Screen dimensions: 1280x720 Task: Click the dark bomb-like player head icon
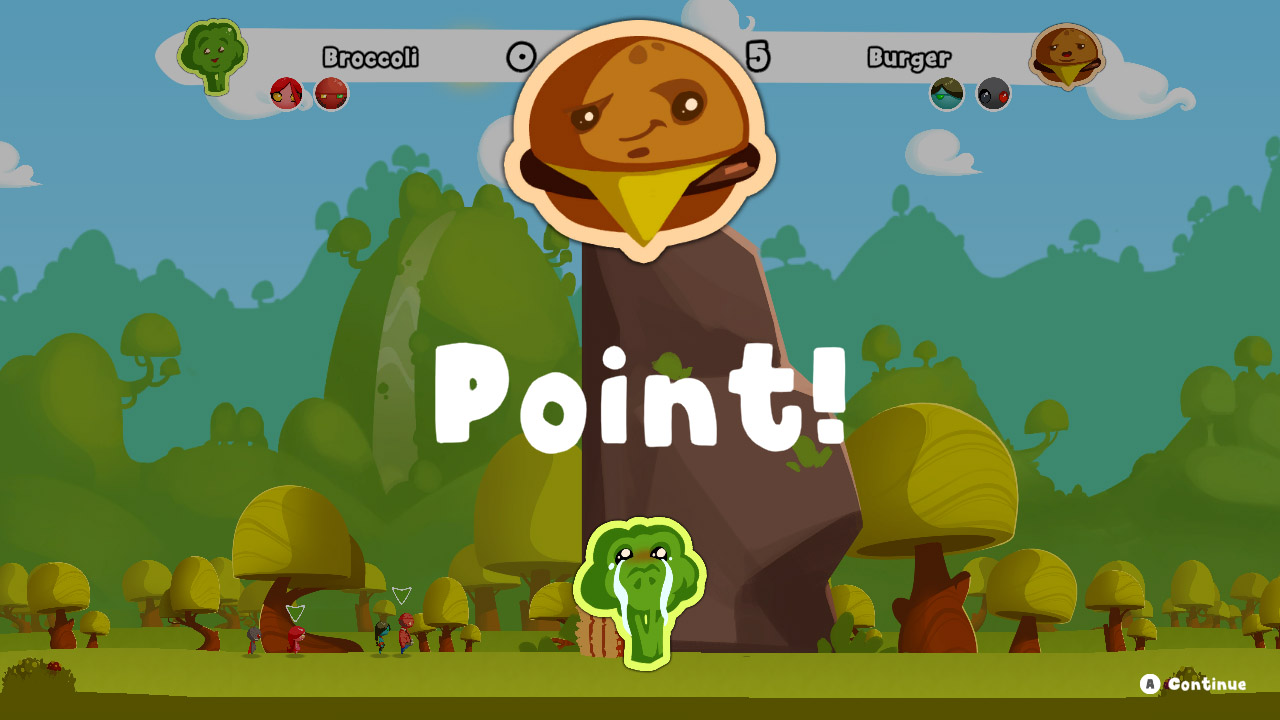pyautogui.click(x=994, y=95)
